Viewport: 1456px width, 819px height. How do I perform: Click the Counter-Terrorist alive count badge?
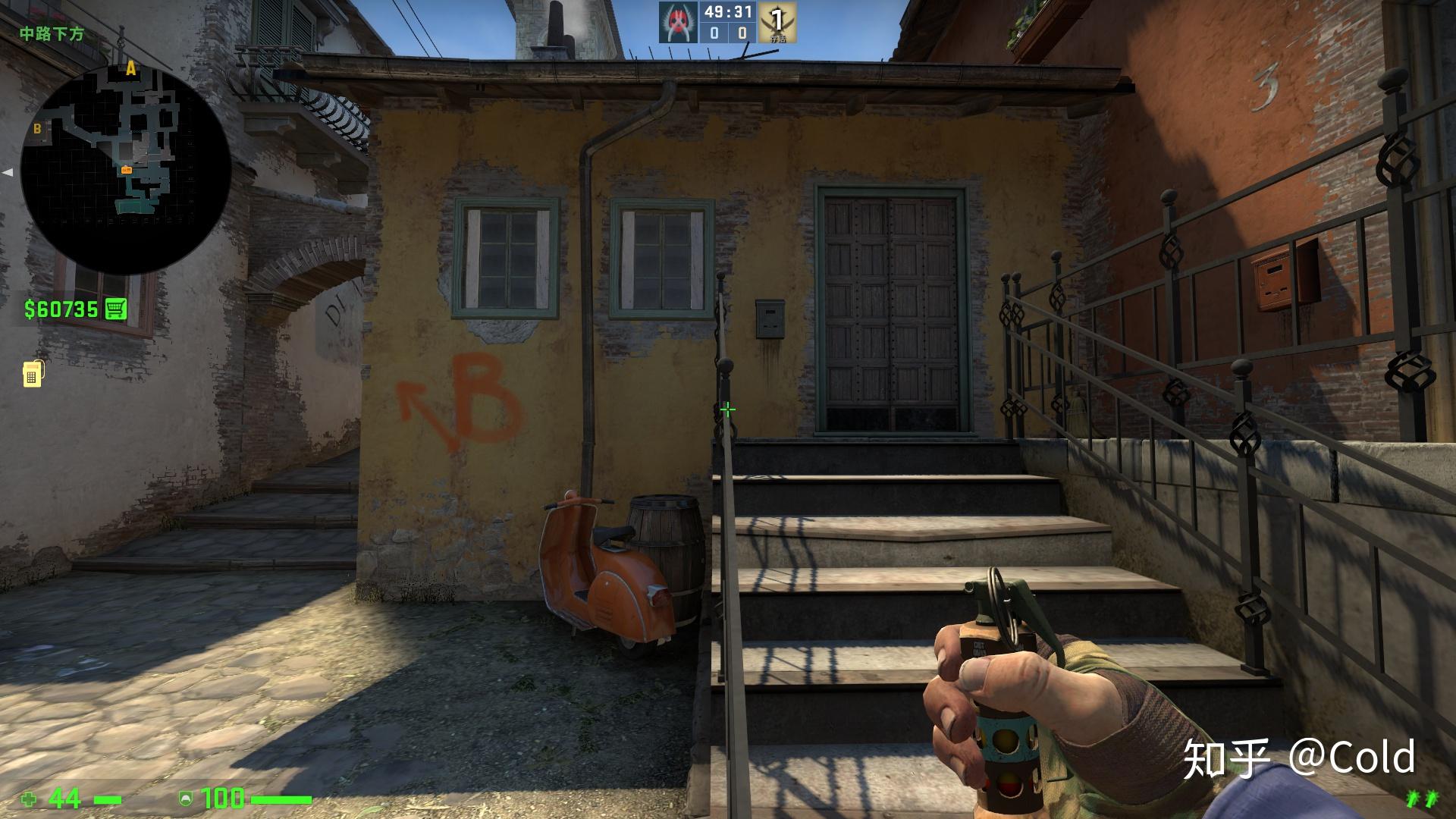pos(777,22)
